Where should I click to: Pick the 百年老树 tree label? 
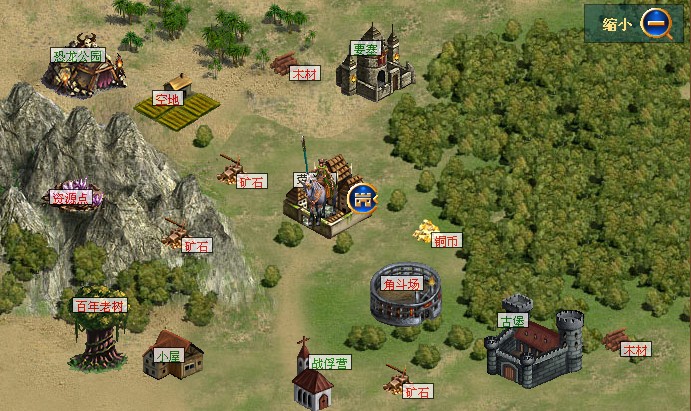coord(100,306)
